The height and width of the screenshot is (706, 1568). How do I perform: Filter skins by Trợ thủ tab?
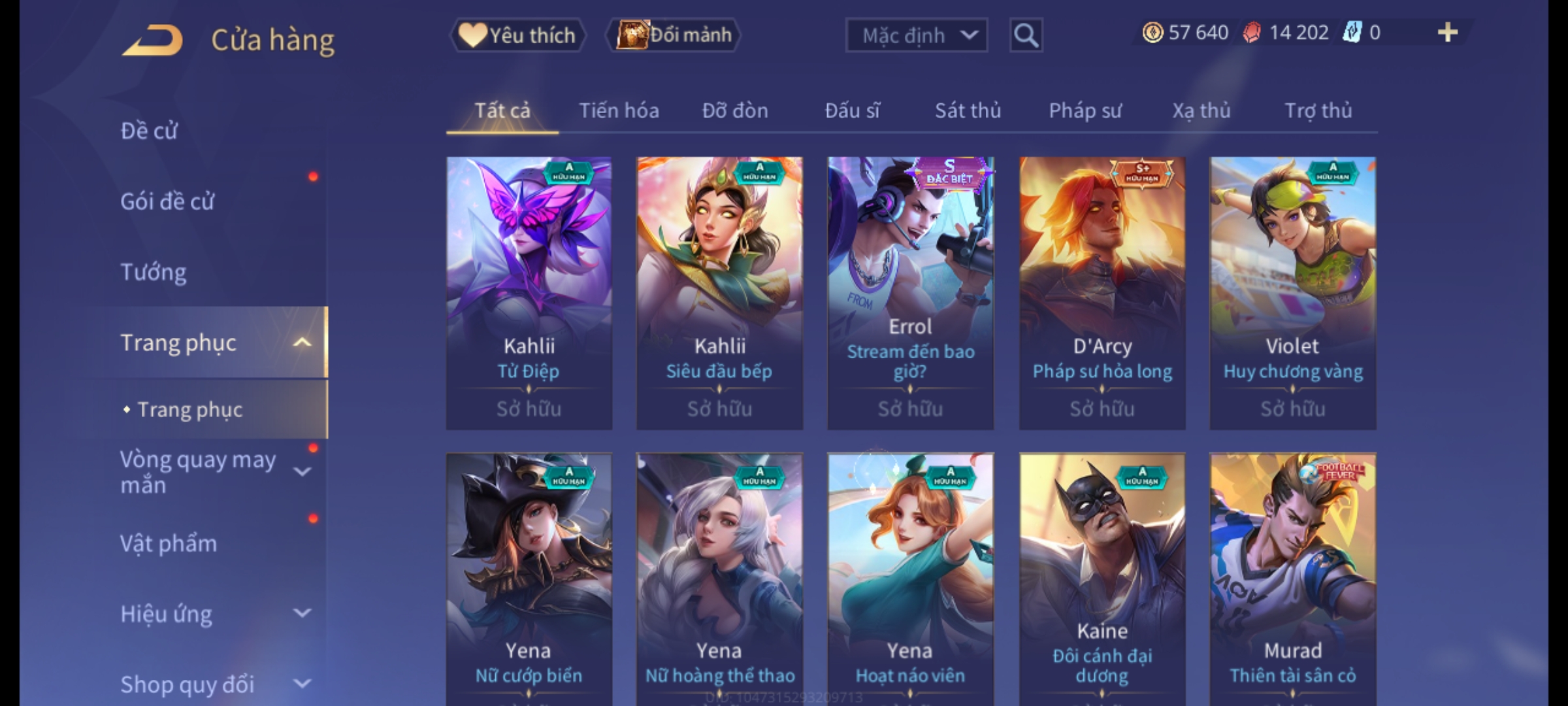tap(1318, 110)
